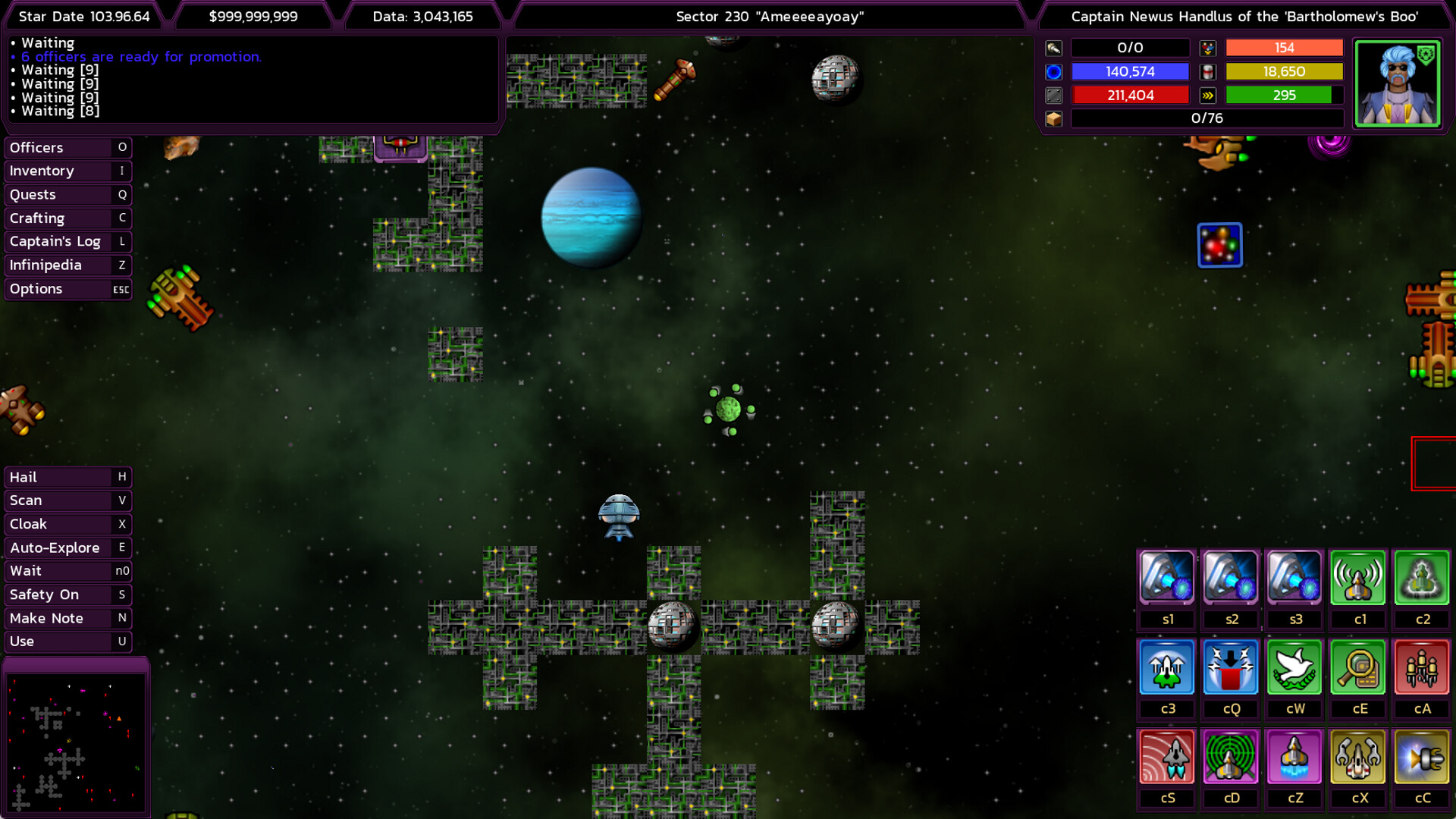Viewport: 1456px width, 819px height.
Task: Open the Options menu
Action: (67, 289)
